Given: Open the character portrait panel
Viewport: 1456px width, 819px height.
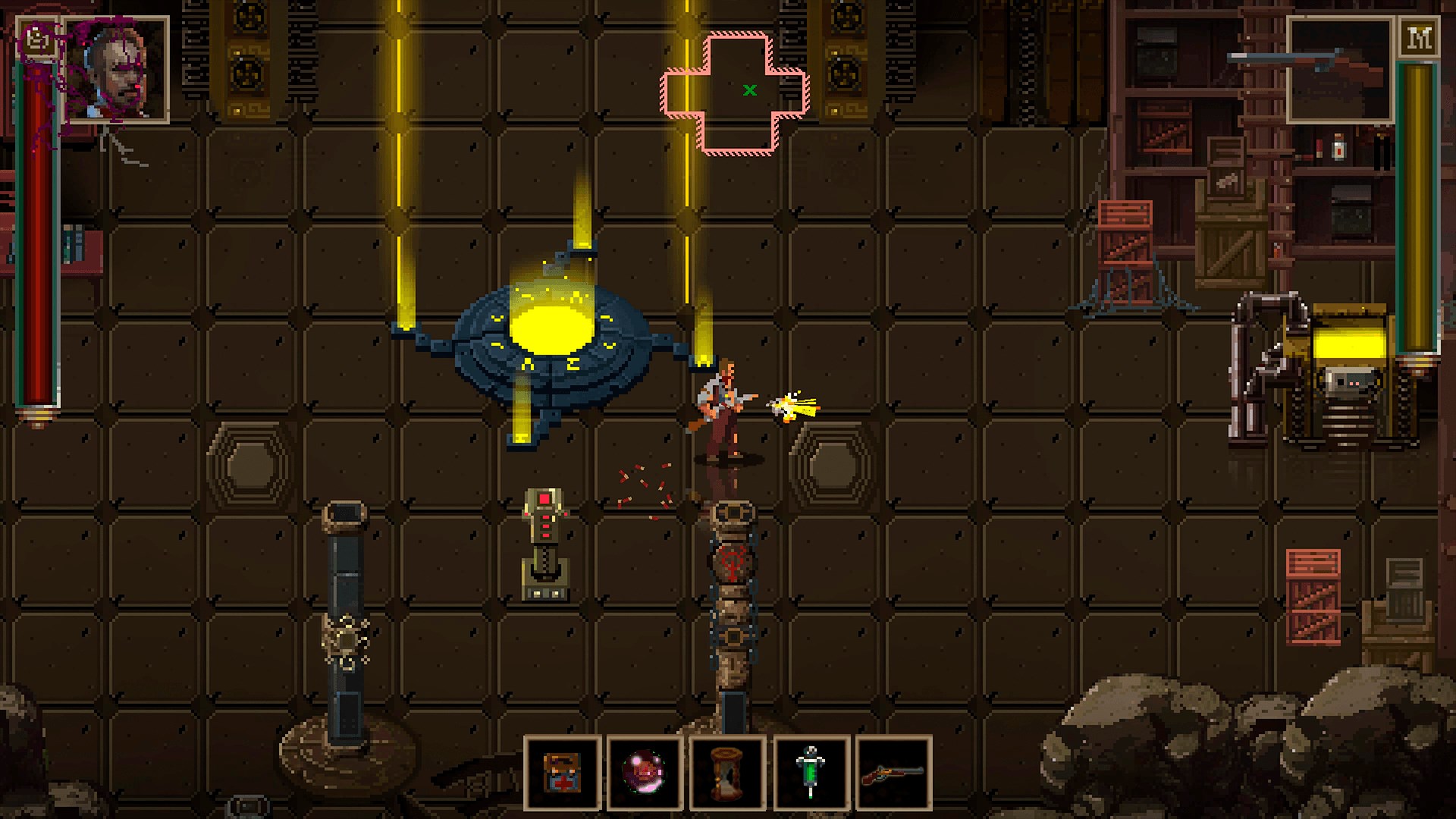Looking at the screenshot, I should [118, 69].
